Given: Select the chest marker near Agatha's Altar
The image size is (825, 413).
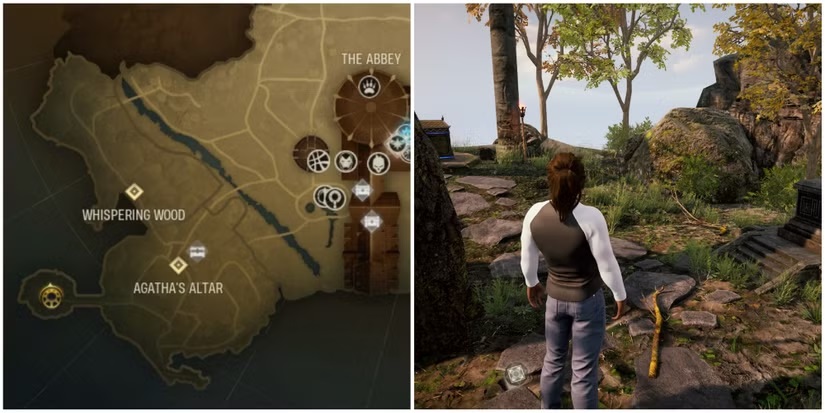Looking at the screenshot, I should (198, 251).
